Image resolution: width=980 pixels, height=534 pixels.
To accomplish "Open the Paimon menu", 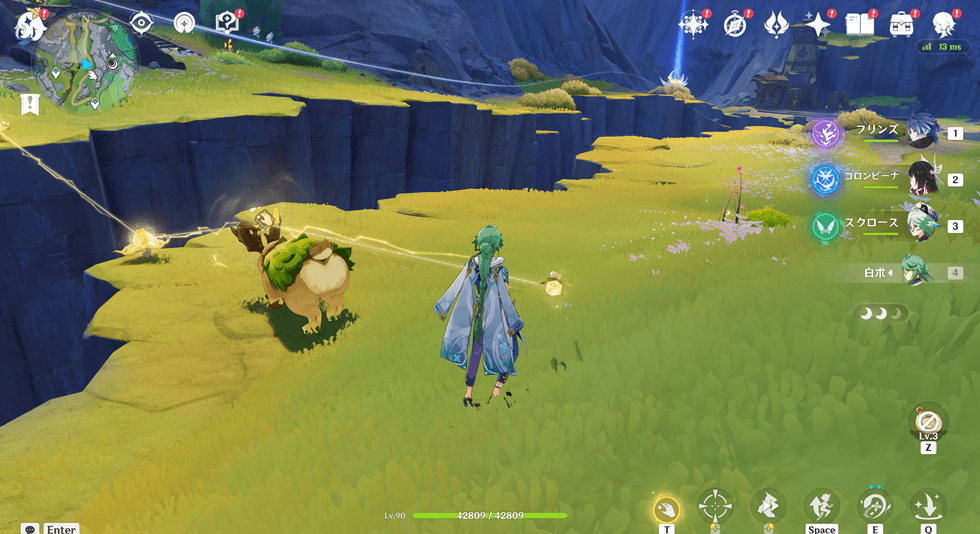I will coord(30,26).
